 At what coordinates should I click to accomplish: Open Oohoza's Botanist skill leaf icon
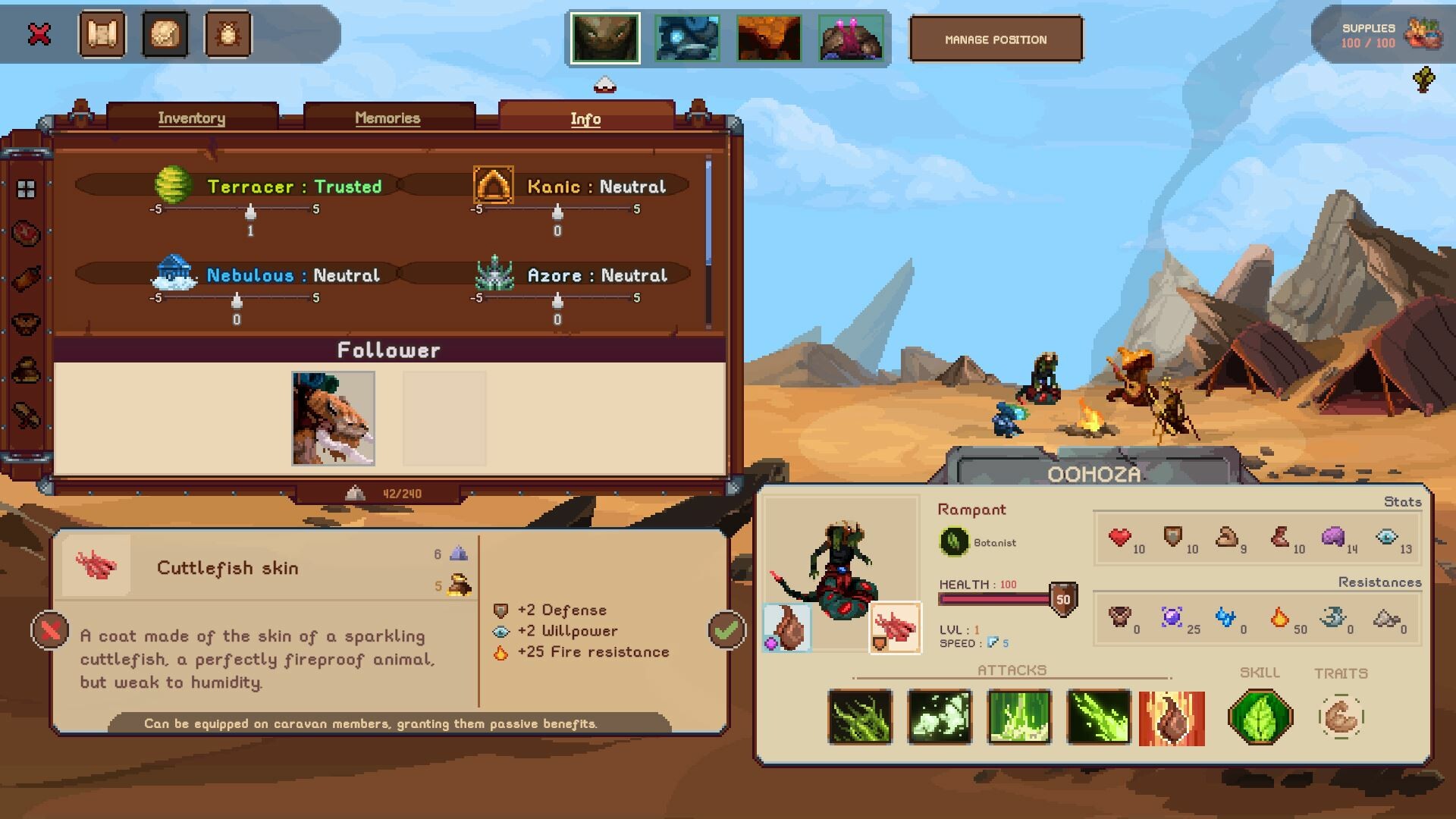click(1259, 716)
